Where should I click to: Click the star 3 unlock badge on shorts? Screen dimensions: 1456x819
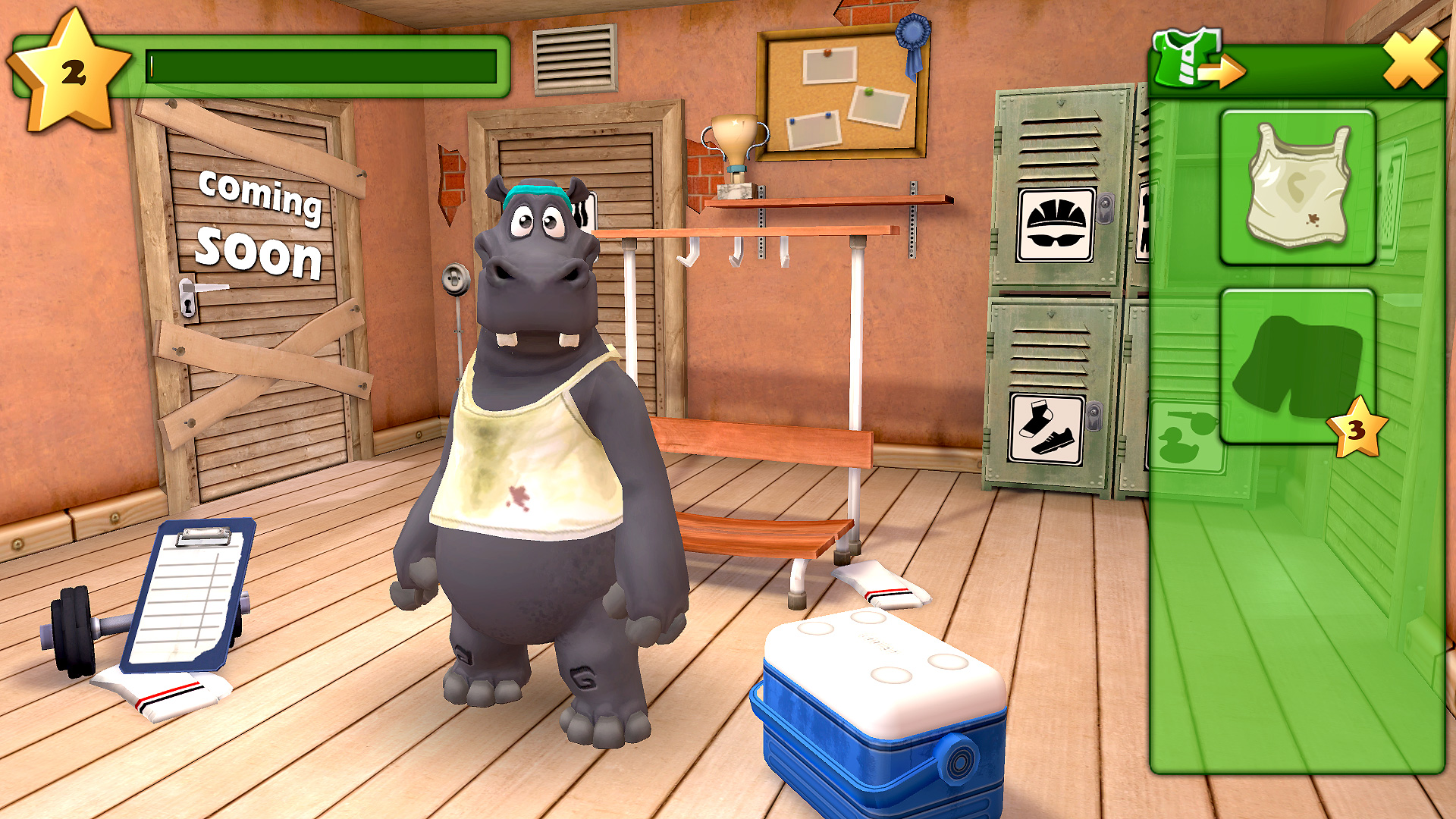click(x=1355, y=429)
